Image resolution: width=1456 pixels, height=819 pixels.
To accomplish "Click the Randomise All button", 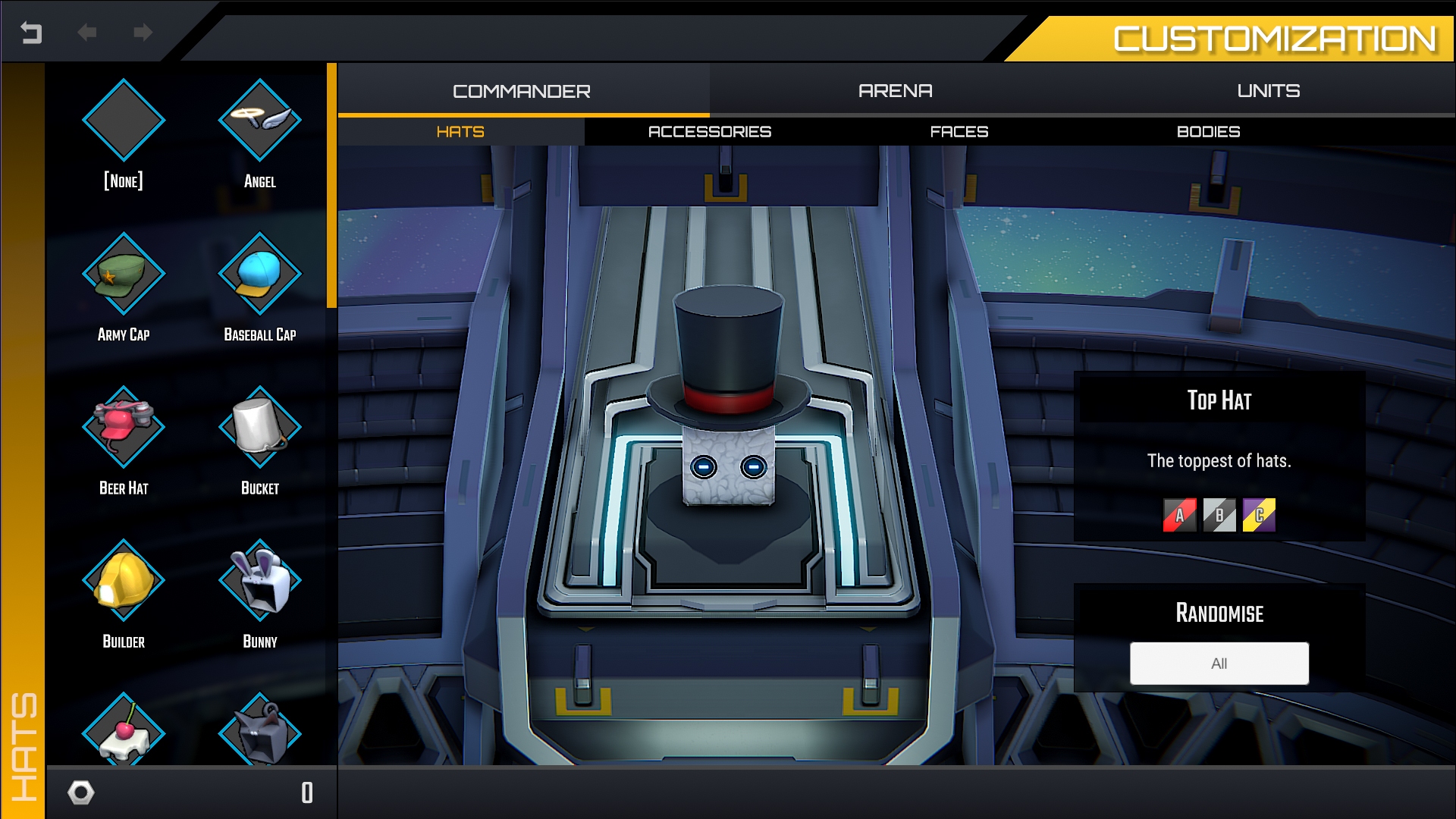I will (x=1219, y=663).
